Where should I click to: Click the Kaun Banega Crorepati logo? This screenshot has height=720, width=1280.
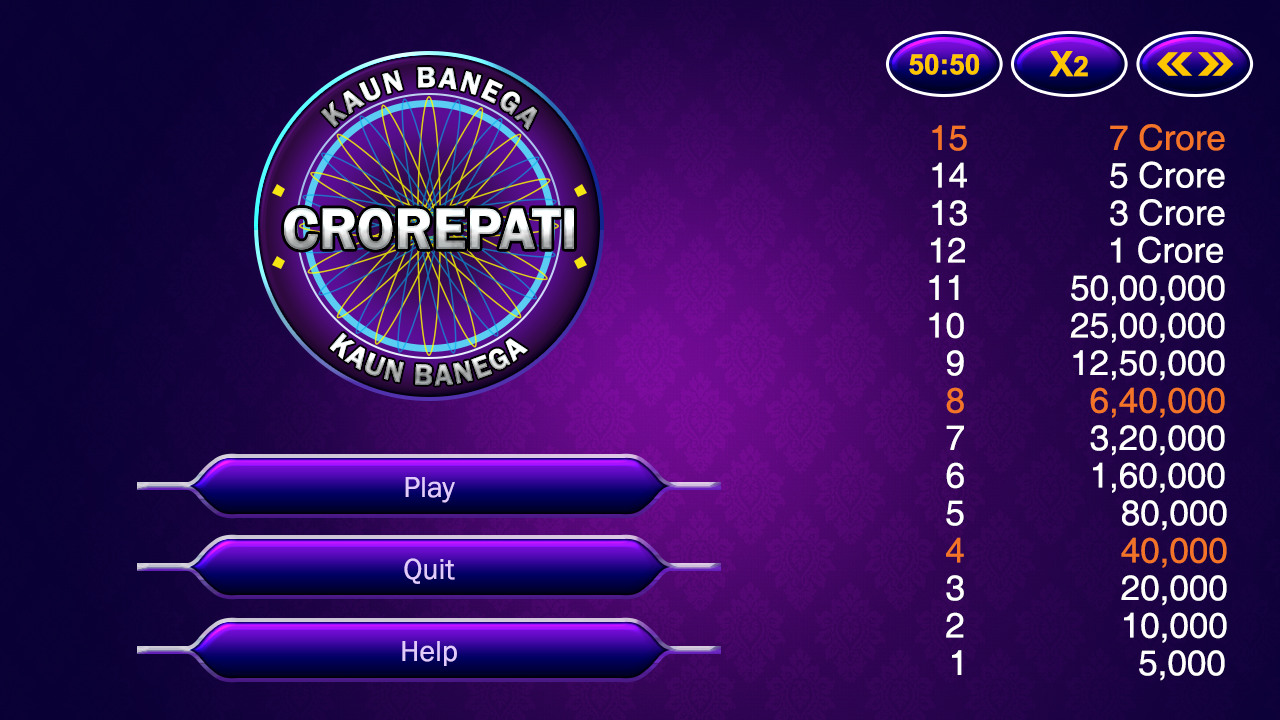click(430, 230)
